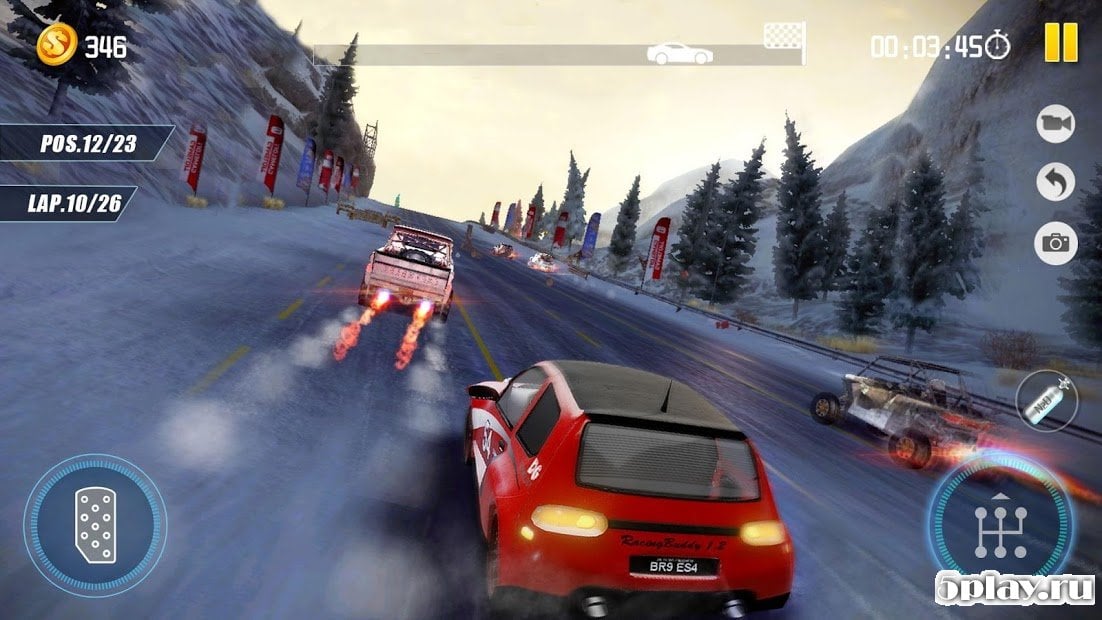Viewport: 1102px width, 620px height.
Task: Tap the gear shifter control
Action: 1000,525
